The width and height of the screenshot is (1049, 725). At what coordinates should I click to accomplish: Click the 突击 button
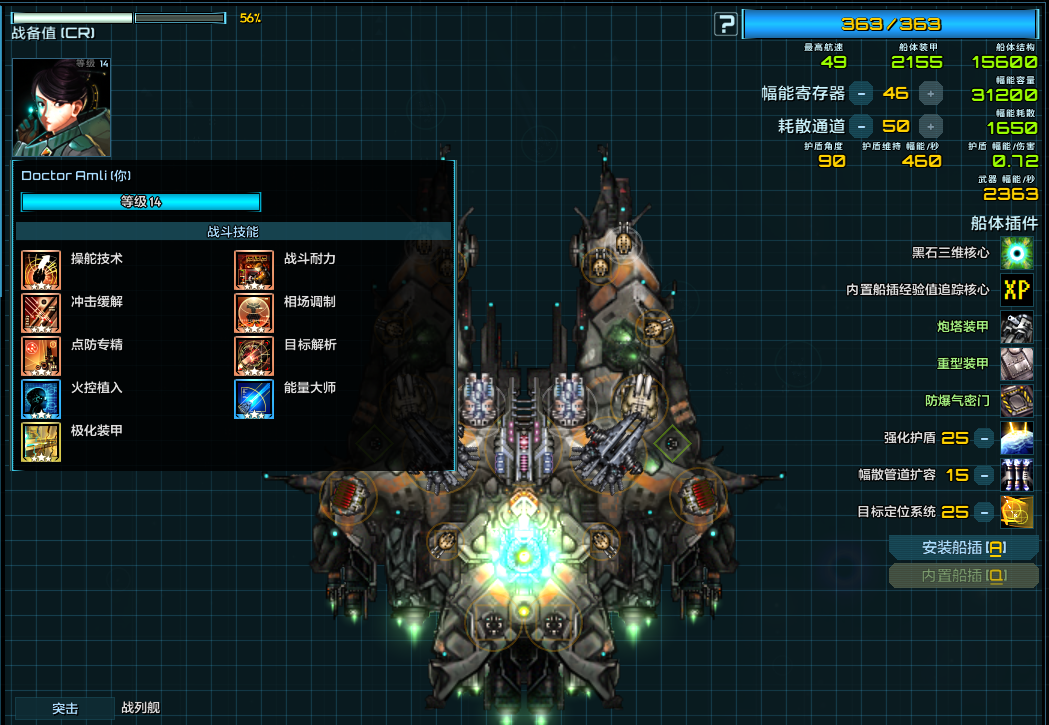65,709
